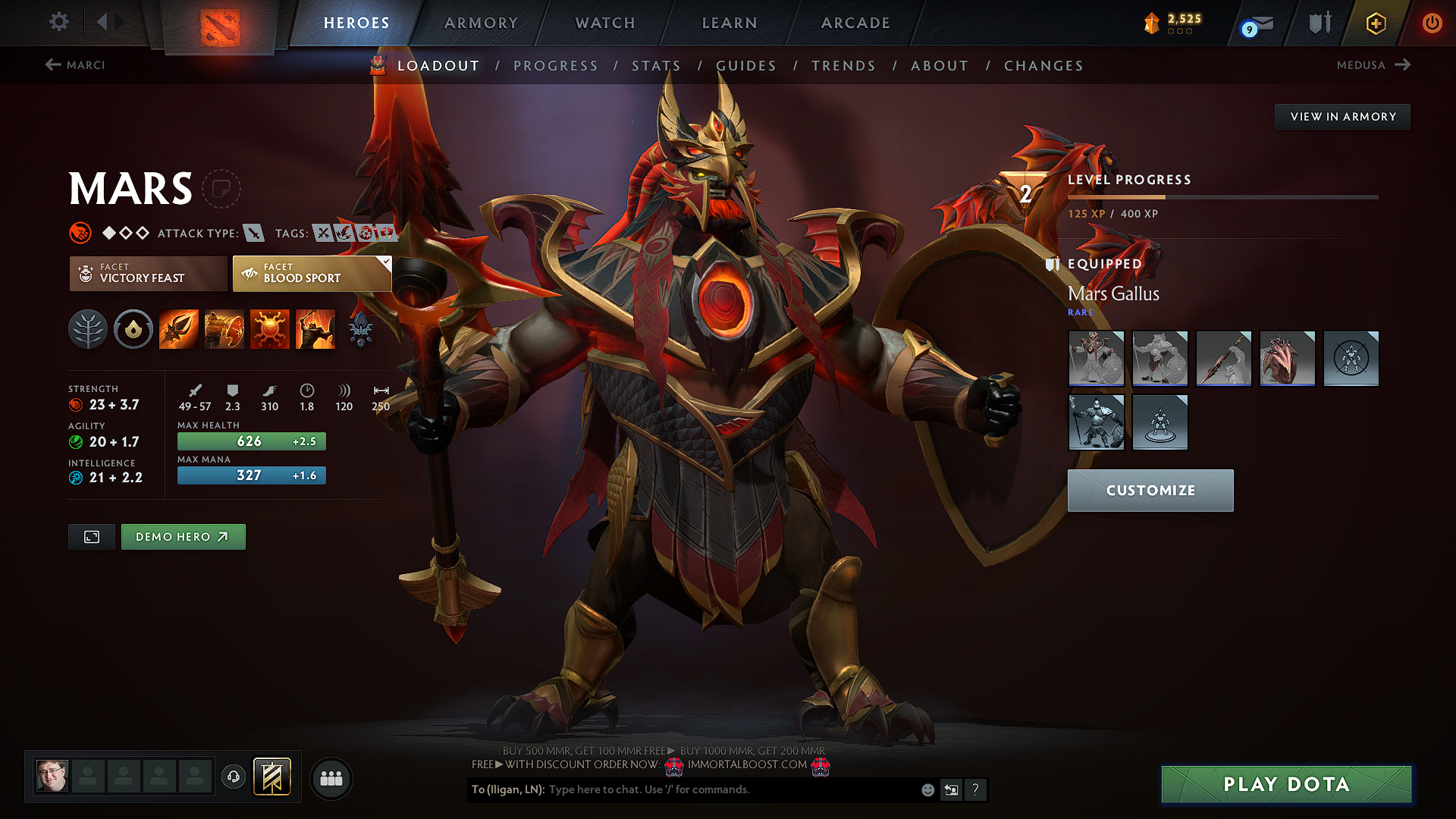The width and height of the screenshot is (1456, 819).
Task: Open the find party people icon
Action: pyautogui.click(x=331, y=777)
